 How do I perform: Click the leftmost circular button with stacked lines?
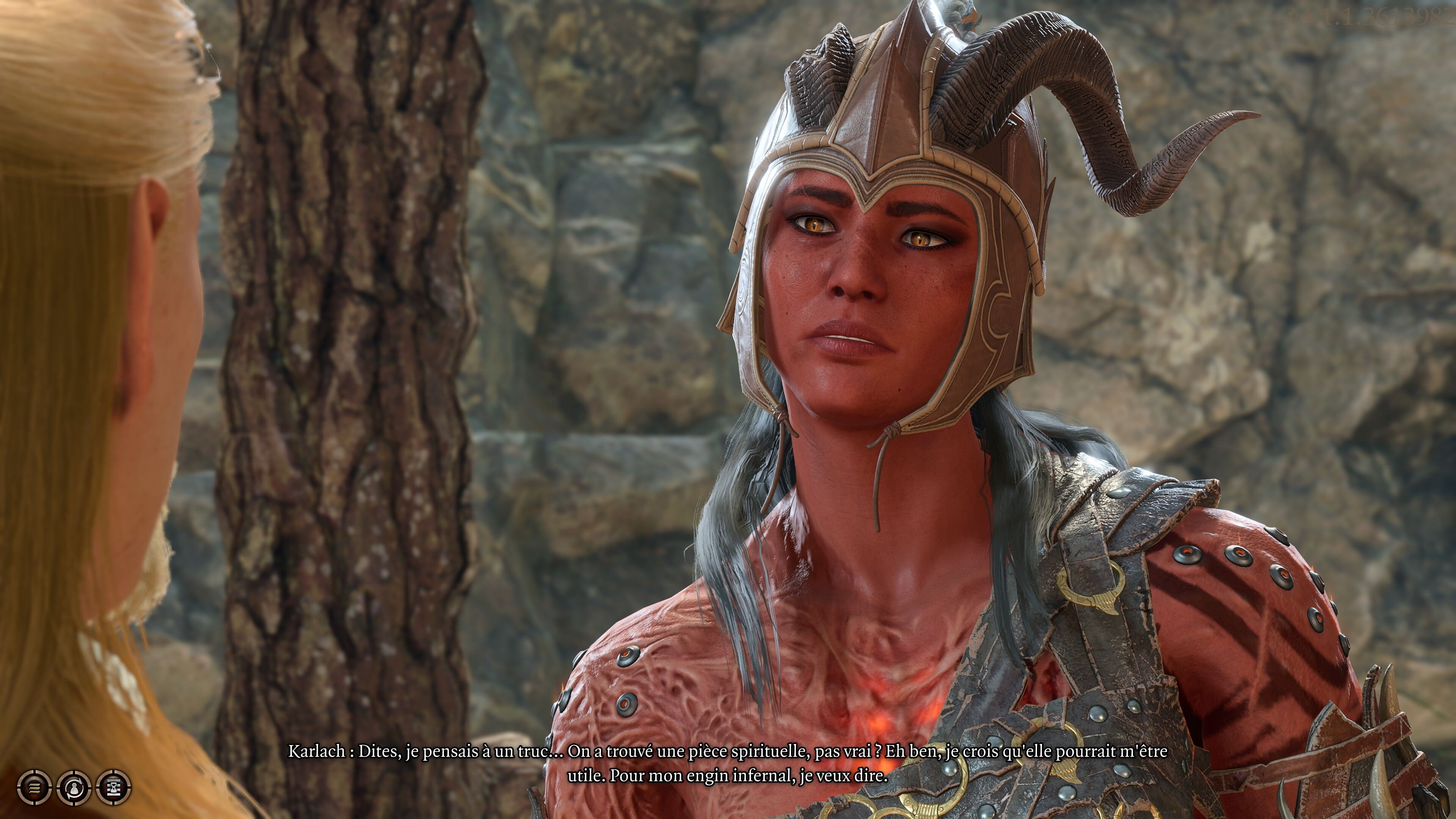pyautogui.click(x=35, y=788)
